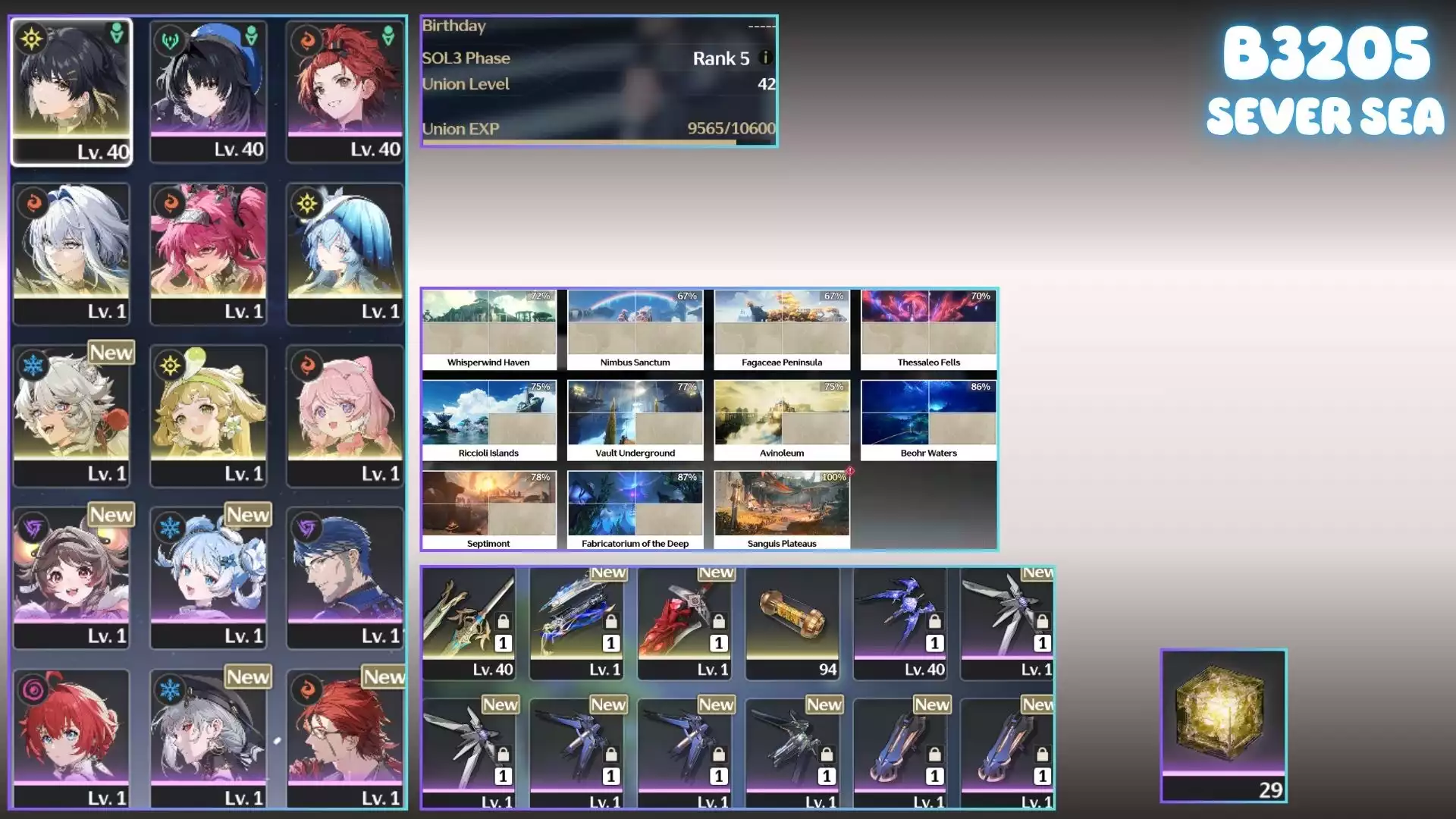1456x819 pixels.
Task: Select the Thessaleo Fells region tile
Action: 929,329
